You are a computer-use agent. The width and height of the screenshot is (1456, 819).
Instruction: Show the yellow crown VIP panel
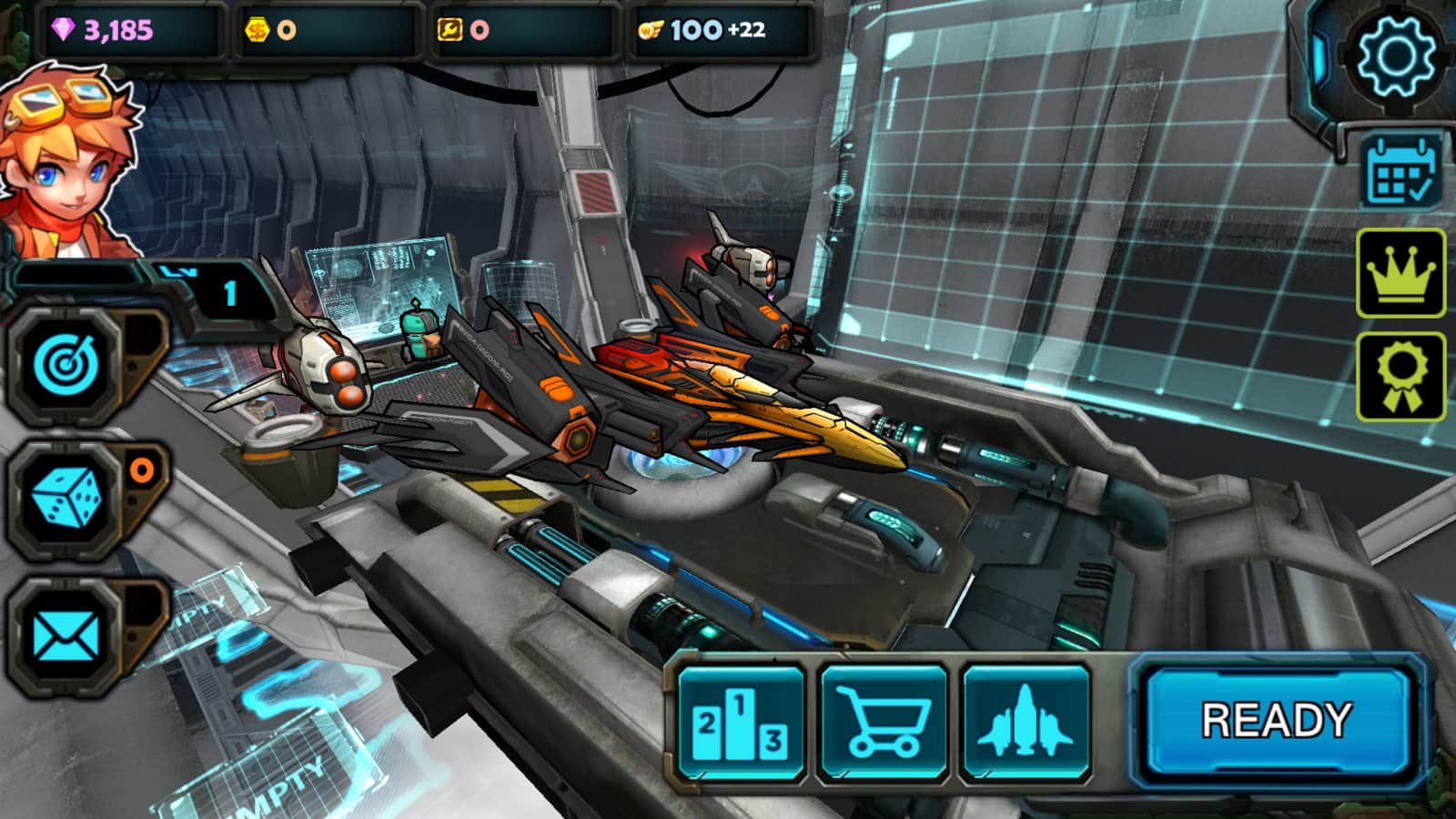pos(1400,273)
